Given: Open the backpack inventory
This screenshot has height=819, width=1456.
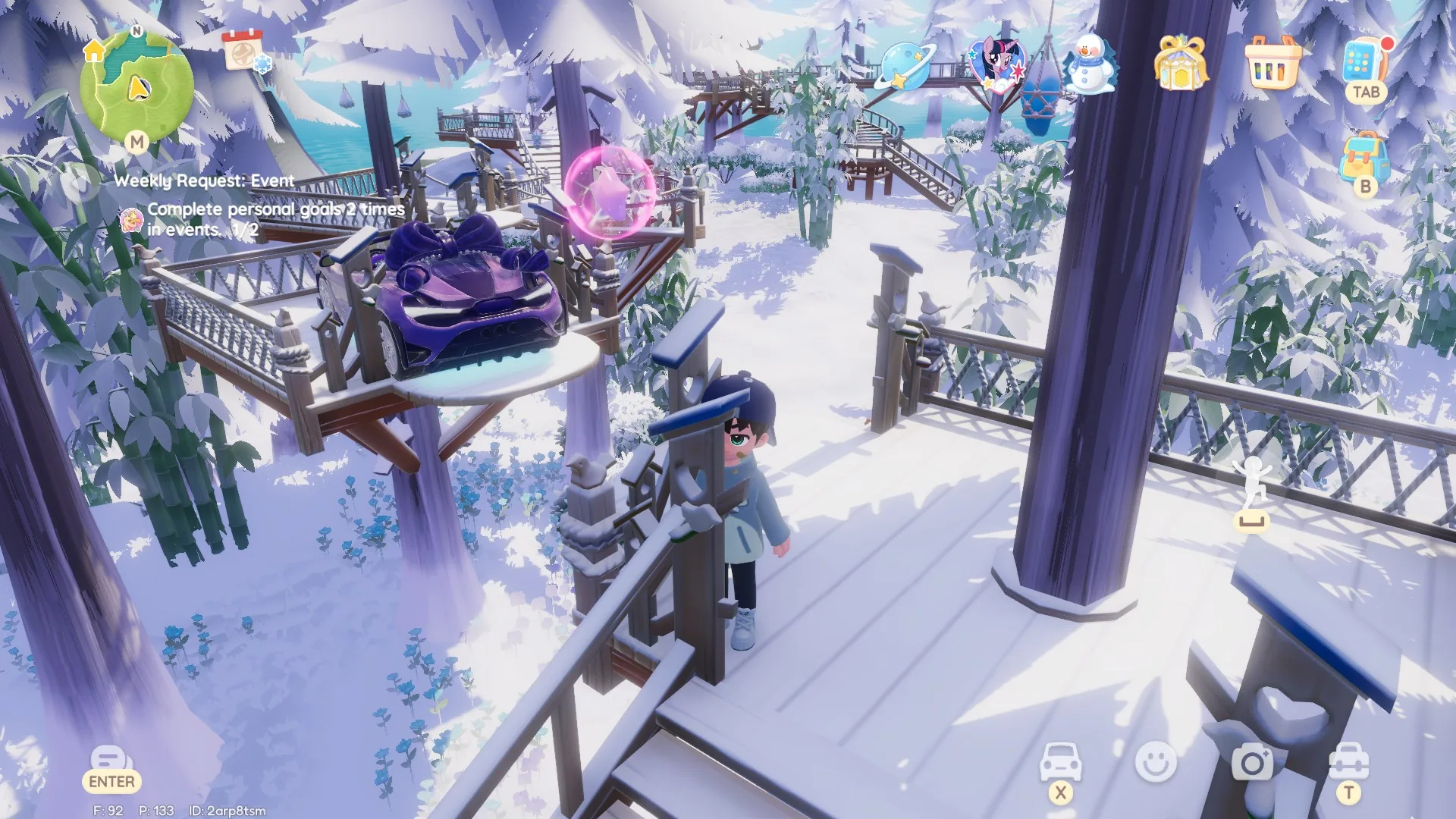Looking at the screenshot, I should pos(1364,158).
